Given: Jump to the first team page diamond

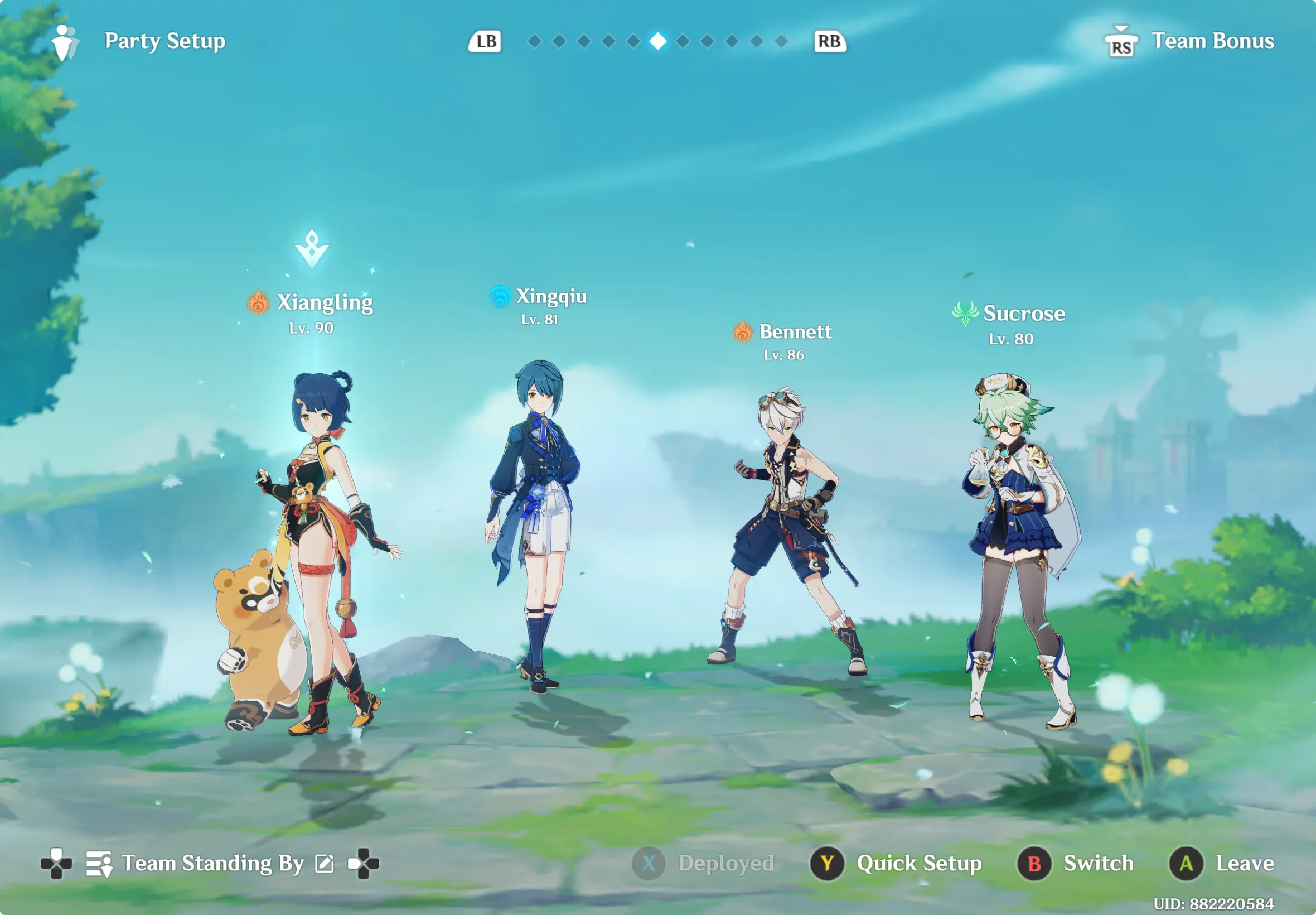Looking at the screenshot, I should click(535, 41).
